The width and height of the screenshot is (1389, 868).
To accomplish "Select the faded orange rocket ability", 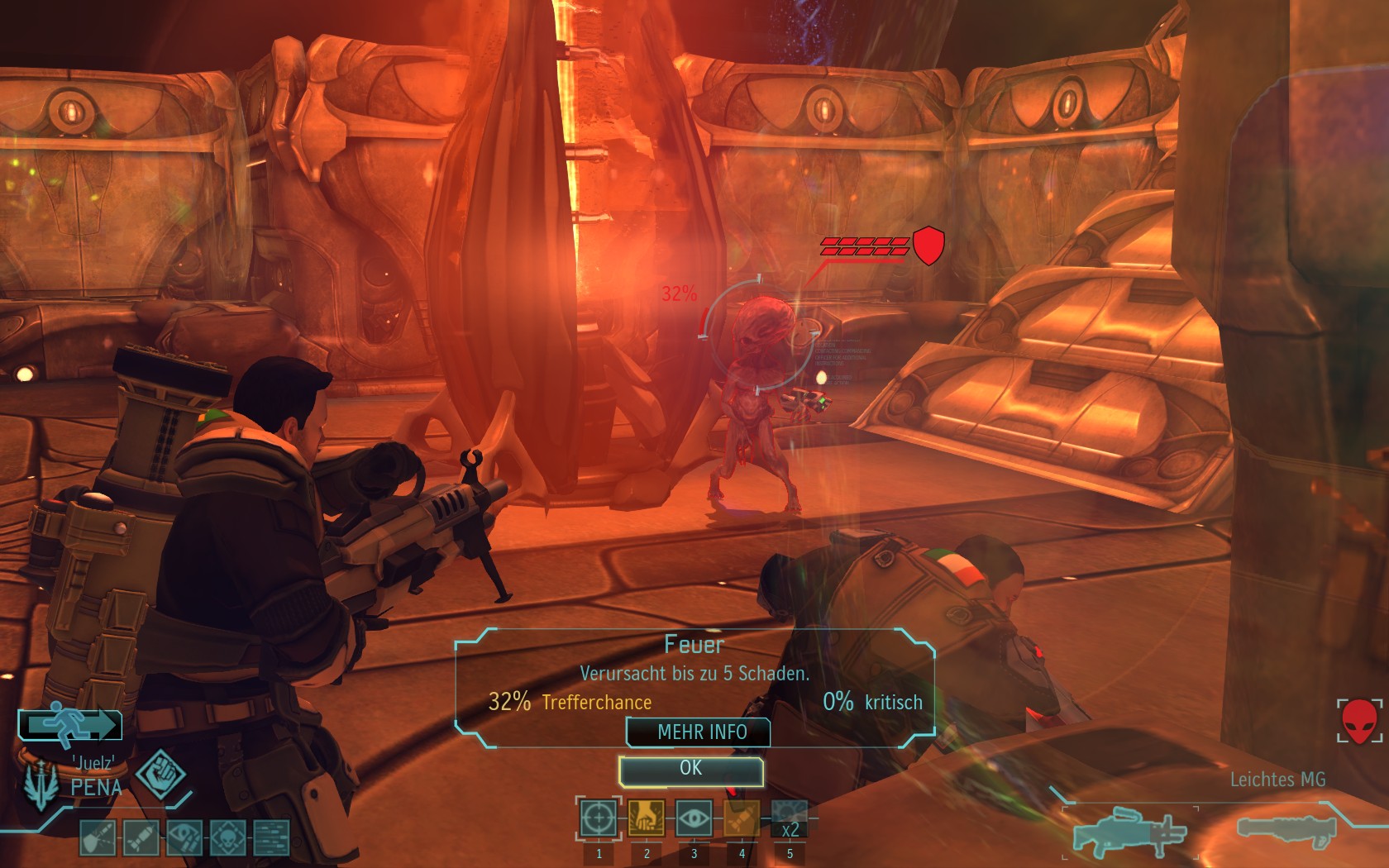I will tap(742, 819).
